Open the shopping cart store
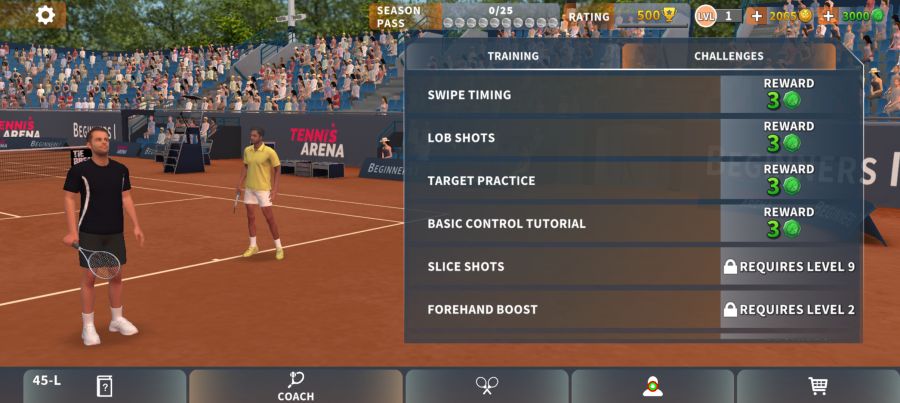Screen dimensions: 900x403 (x=817, y=386)
